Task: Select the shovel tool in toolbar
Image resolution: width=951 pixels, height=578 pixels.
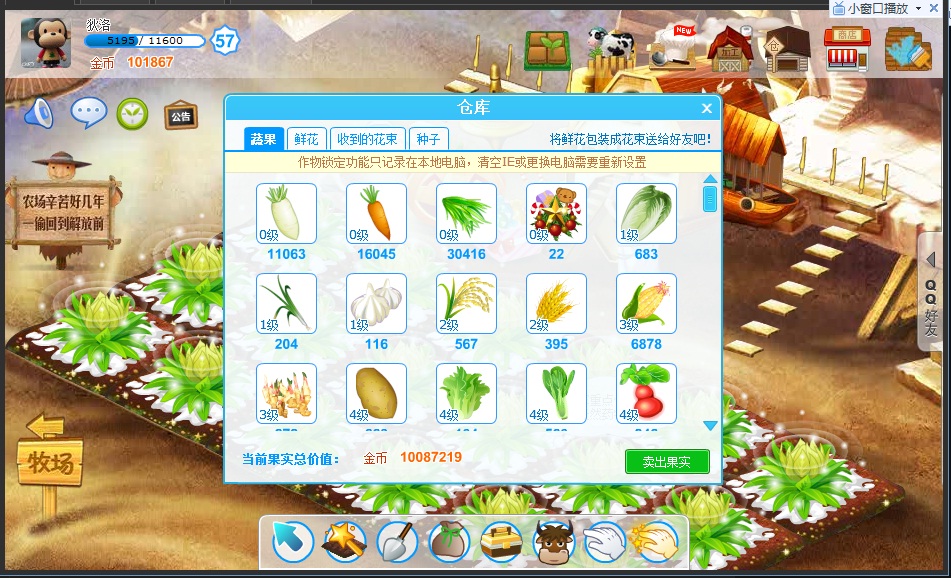Action: coord(396,542)
